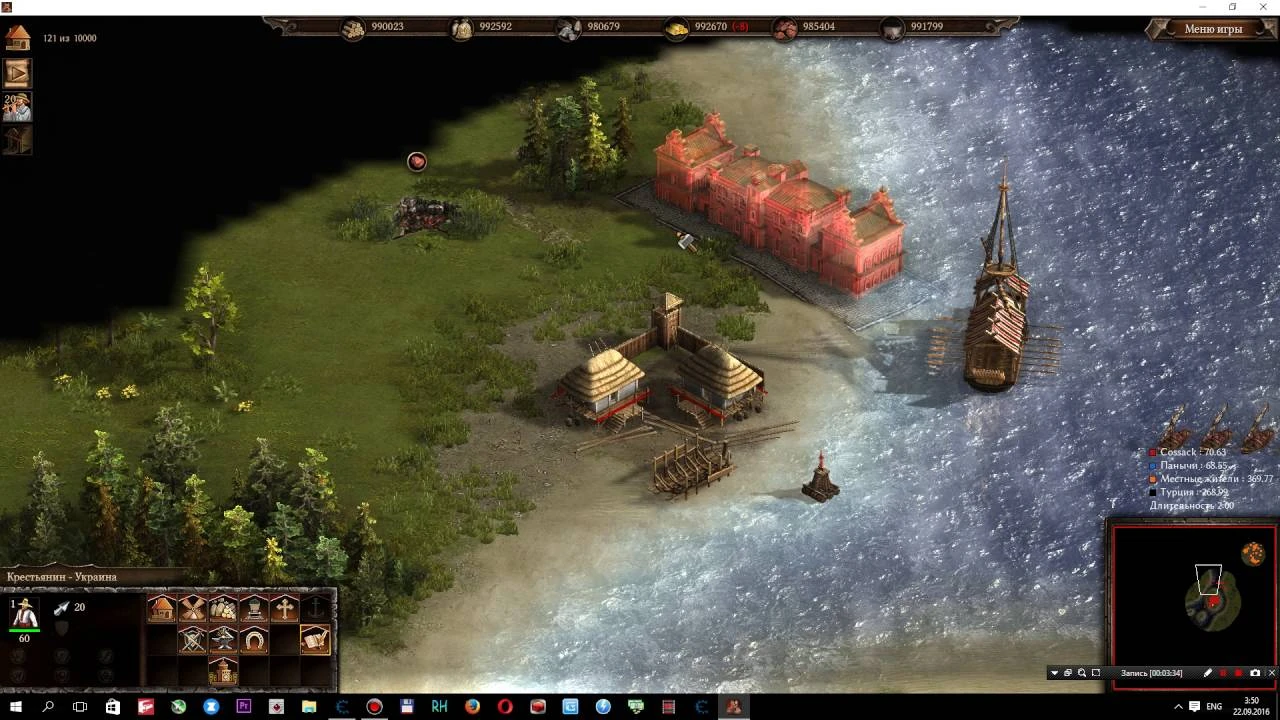The image size is (1280, 720).
Task: Open the idle peasant panel arrow icon
Action: 16,72
